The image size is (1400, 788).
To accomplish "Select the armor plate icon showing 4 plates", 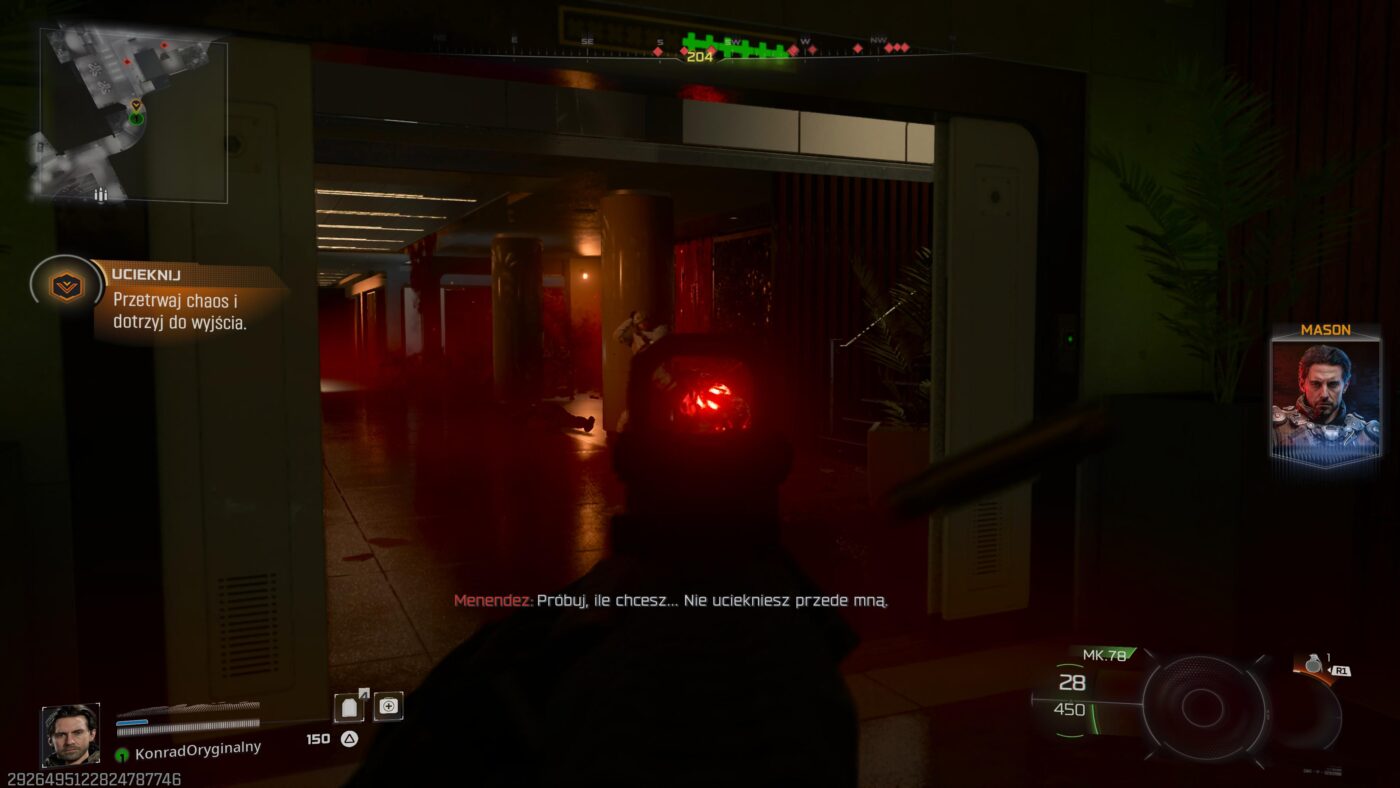I will point(349,706).
